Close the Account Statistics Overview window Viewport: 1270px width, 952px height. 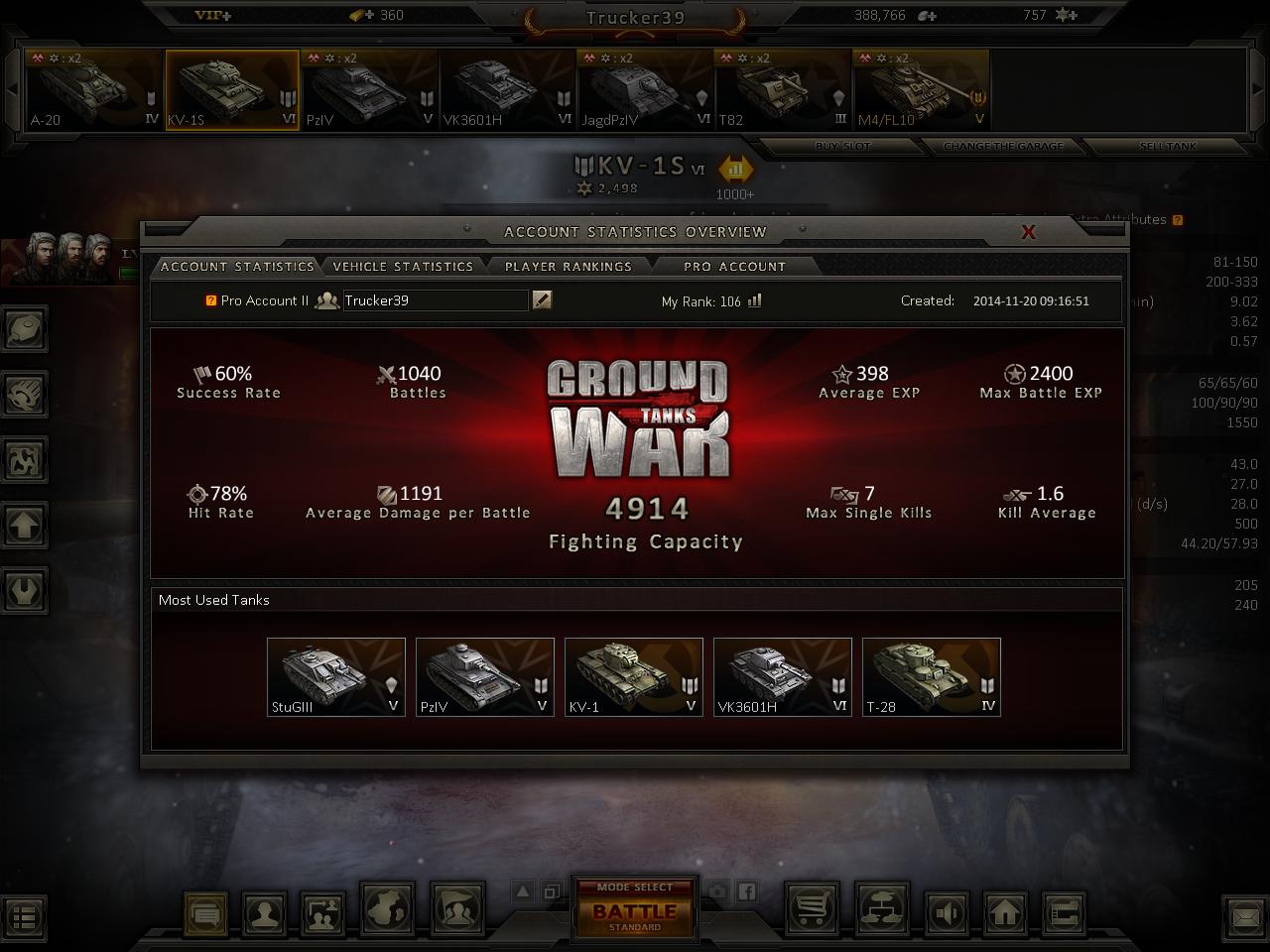click(1029, 232)
